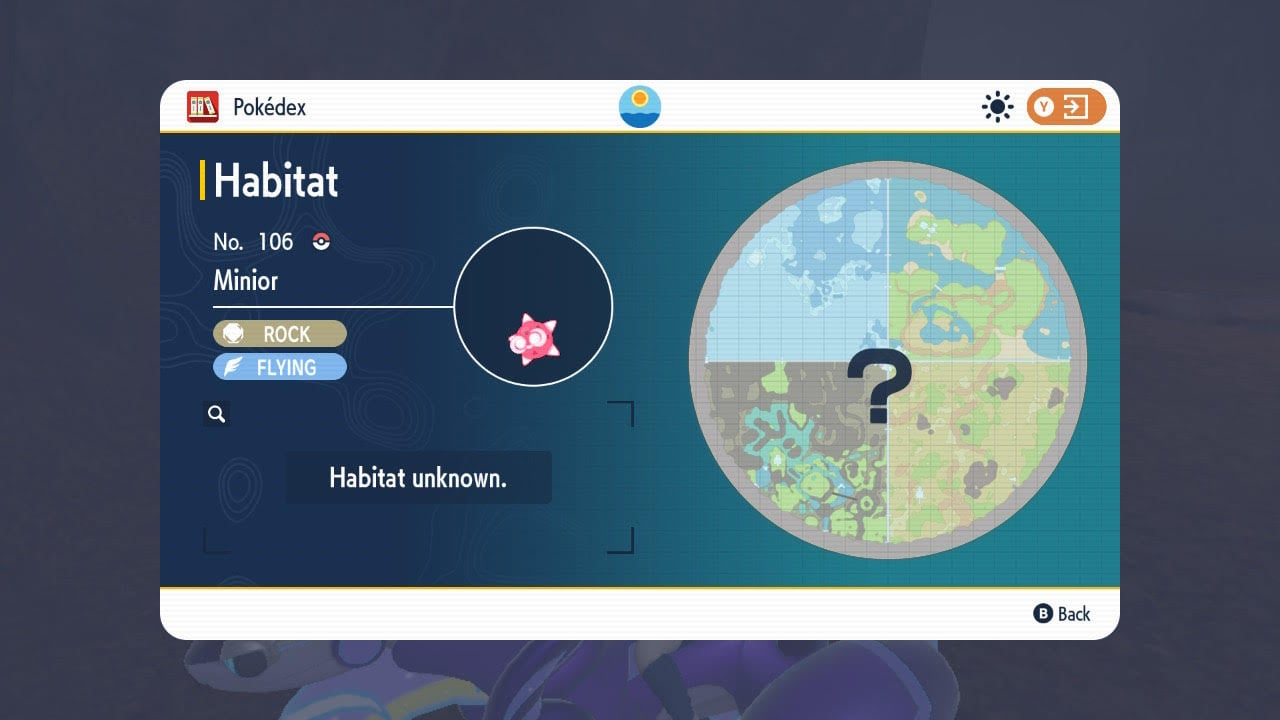Click the dex number No. 106
The width and height of the screenshot is (1280, 720).
click(x=253, y=241)
